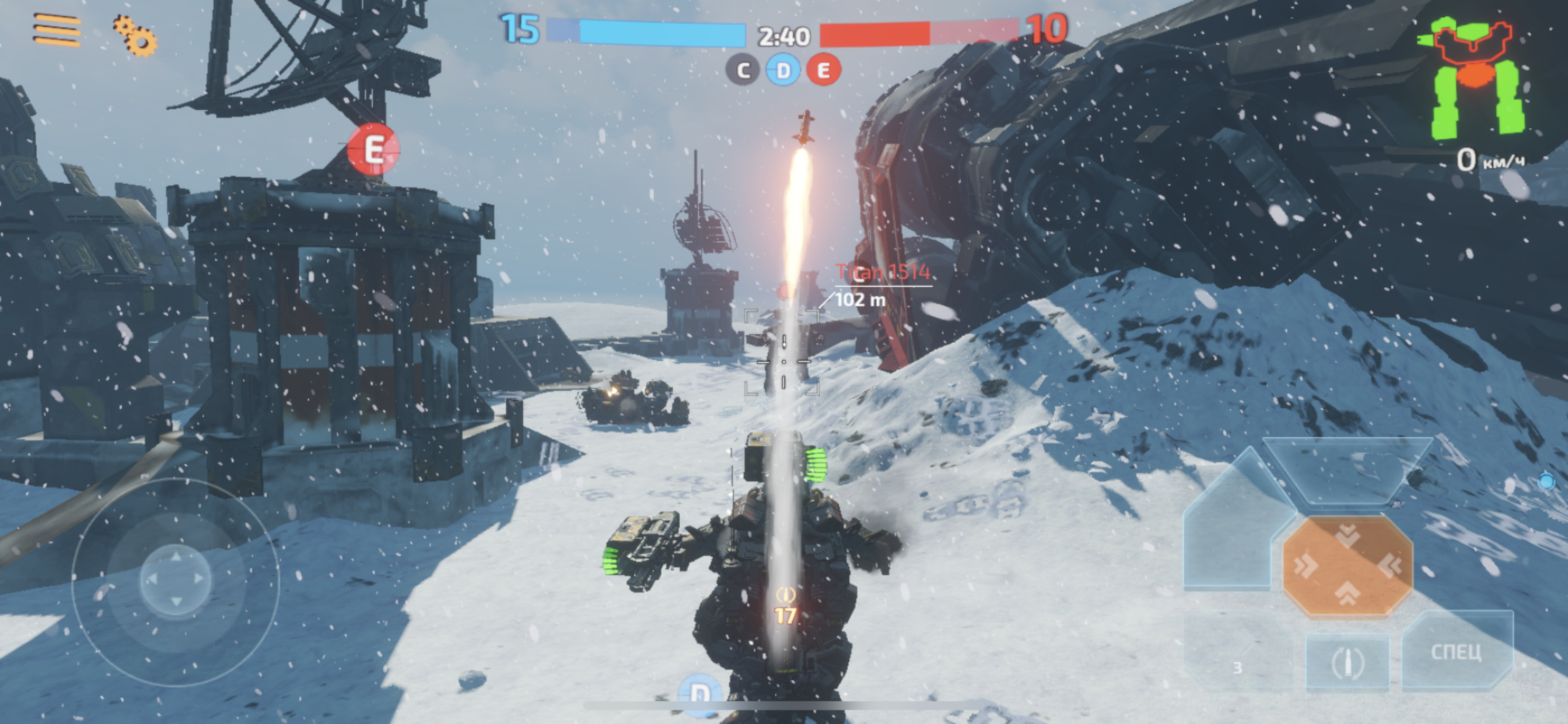
Task: Tap the red beacon E score indicator
Action: pos(824,71)
